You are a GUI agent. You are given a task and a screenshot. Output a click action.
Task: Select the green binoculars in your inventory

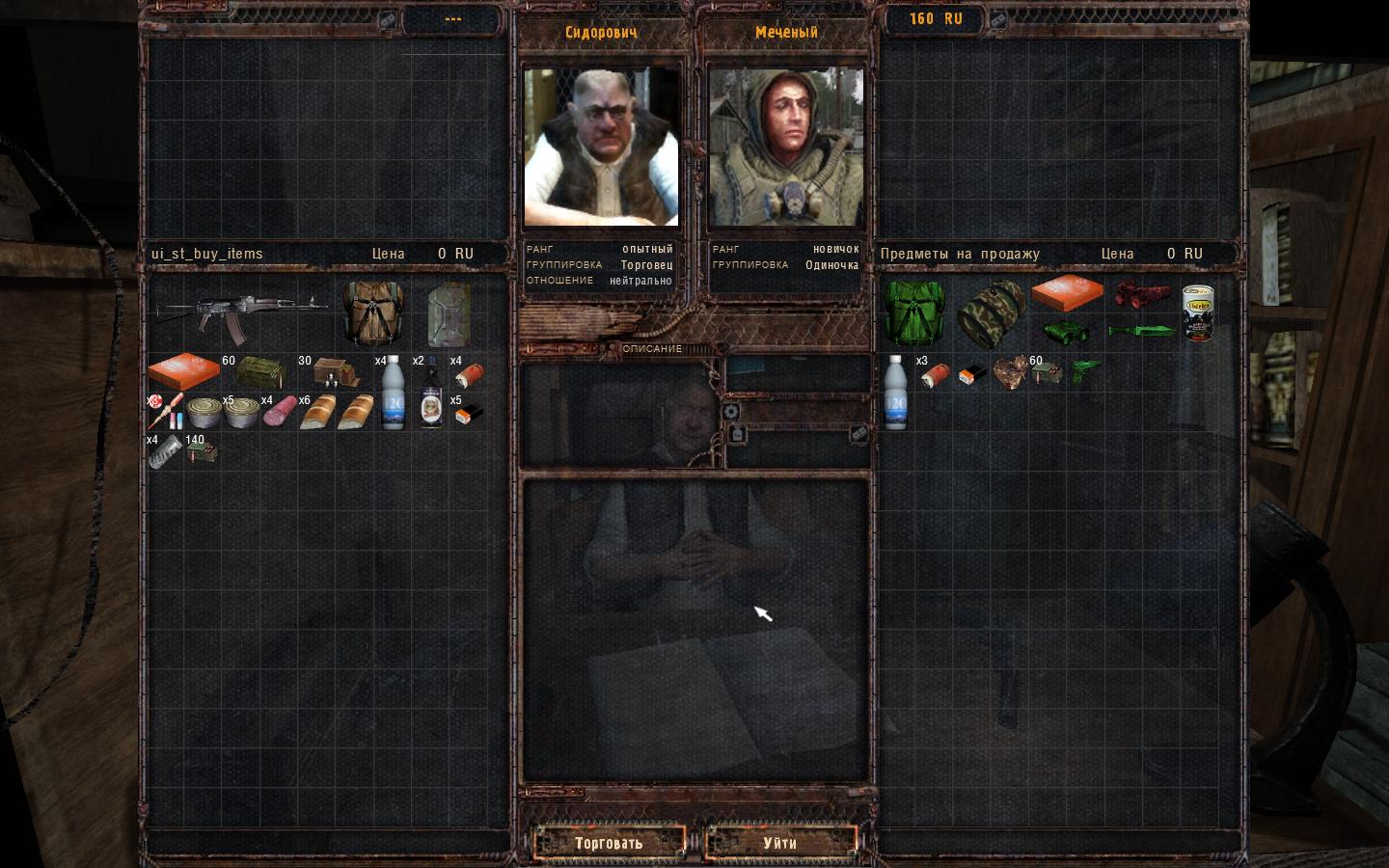[x=1066, y=332]
